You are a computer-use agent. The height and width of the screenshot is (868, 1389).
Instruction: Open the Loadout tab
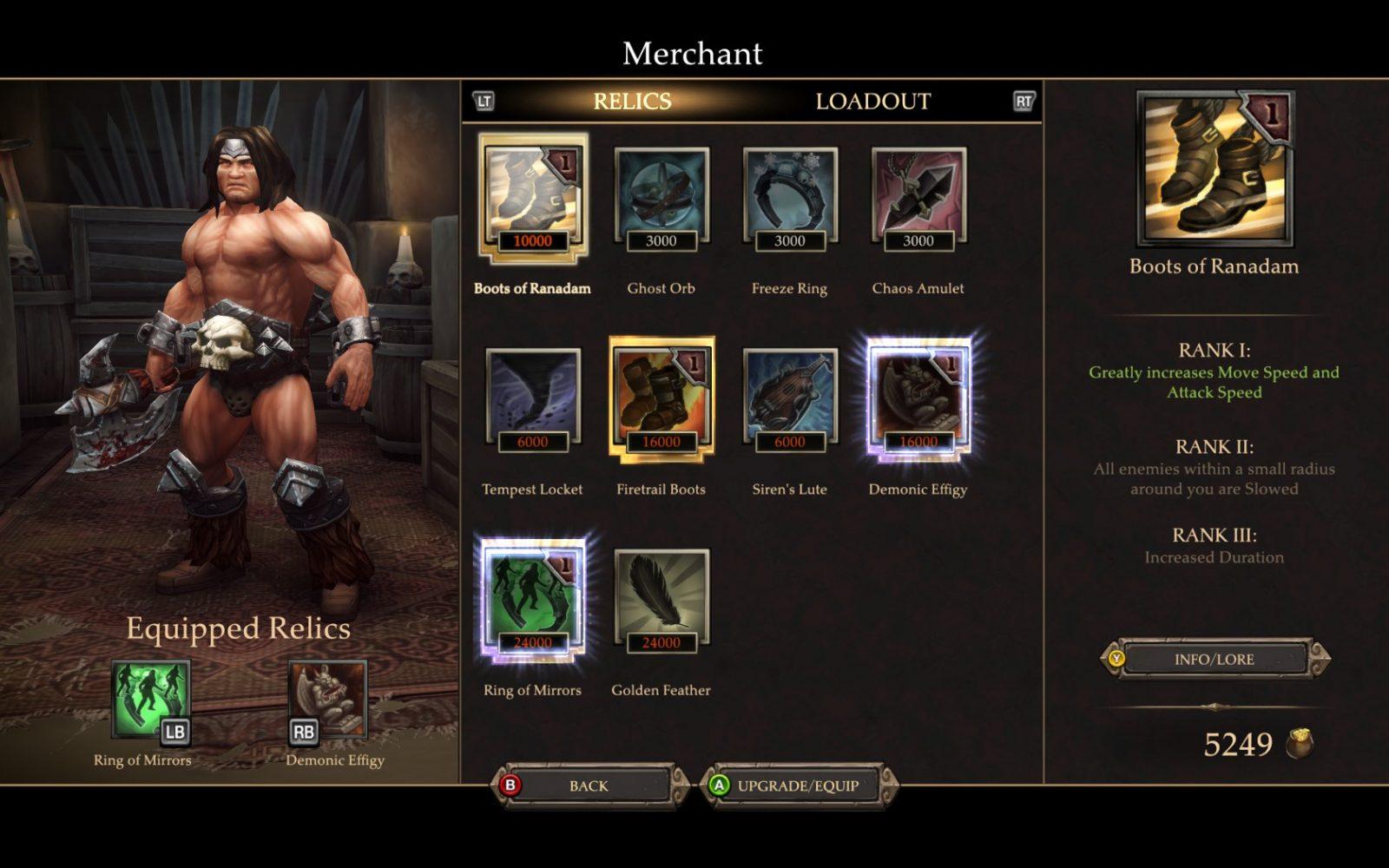[872, 102]
